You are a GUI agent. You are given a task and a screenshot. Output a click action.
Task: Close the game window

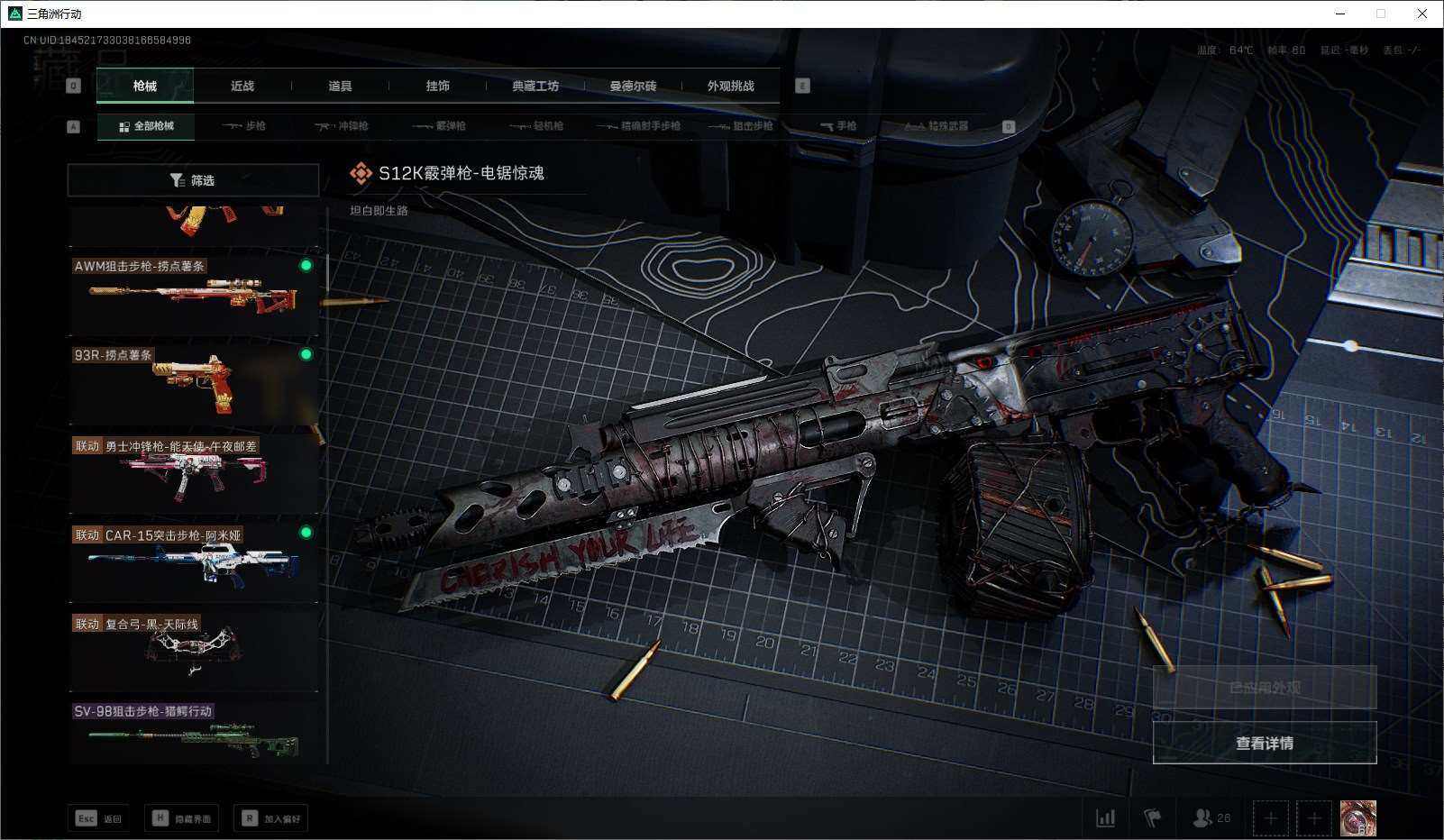tap(1422, 14)
